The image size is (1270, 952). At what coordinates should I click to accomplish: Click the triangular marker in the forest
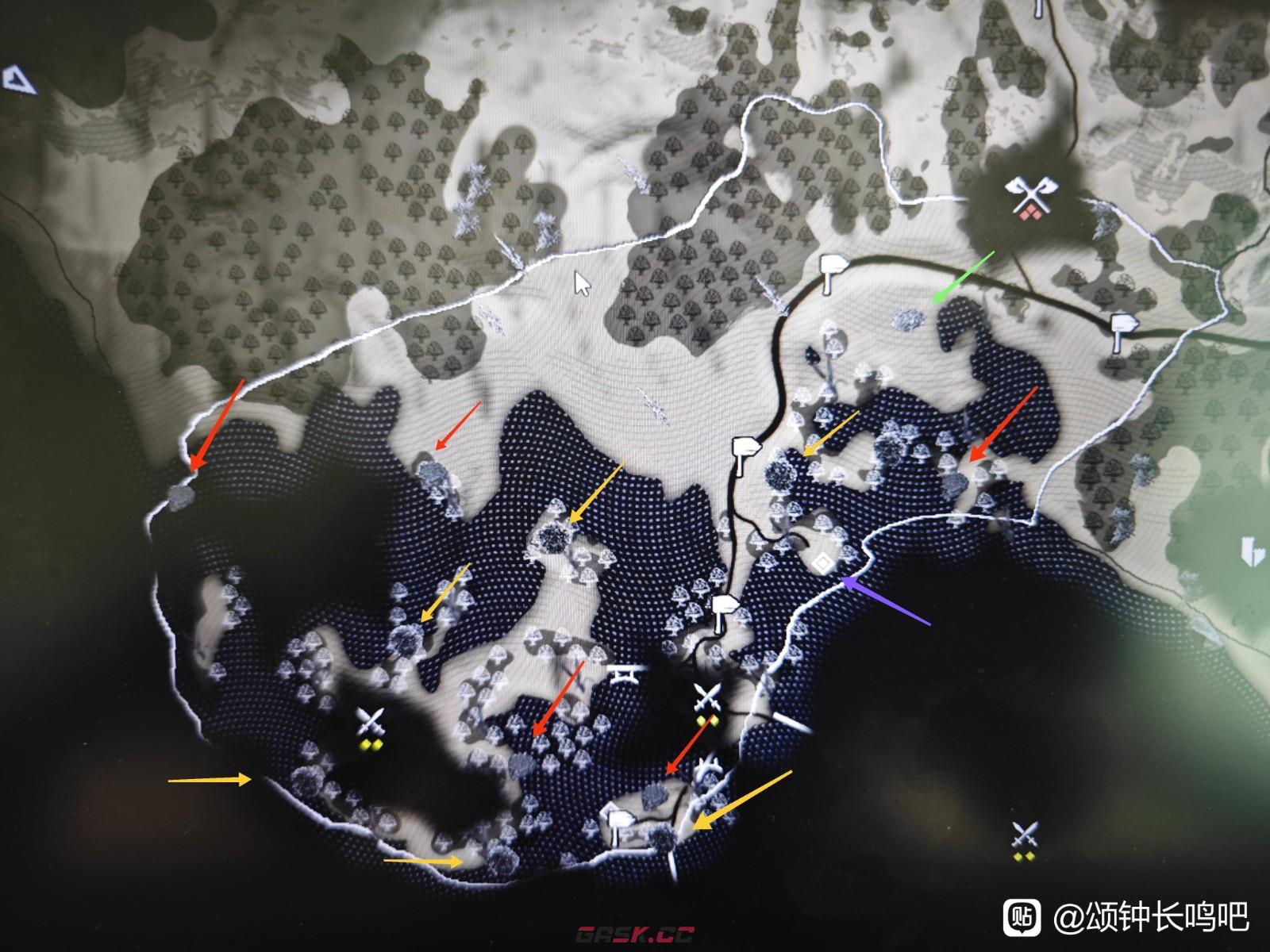[x=19, y=79]
